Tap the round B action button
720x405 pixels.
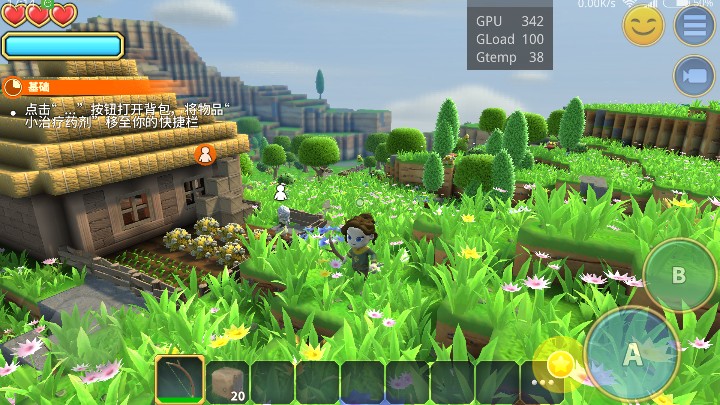coord(678,275)
